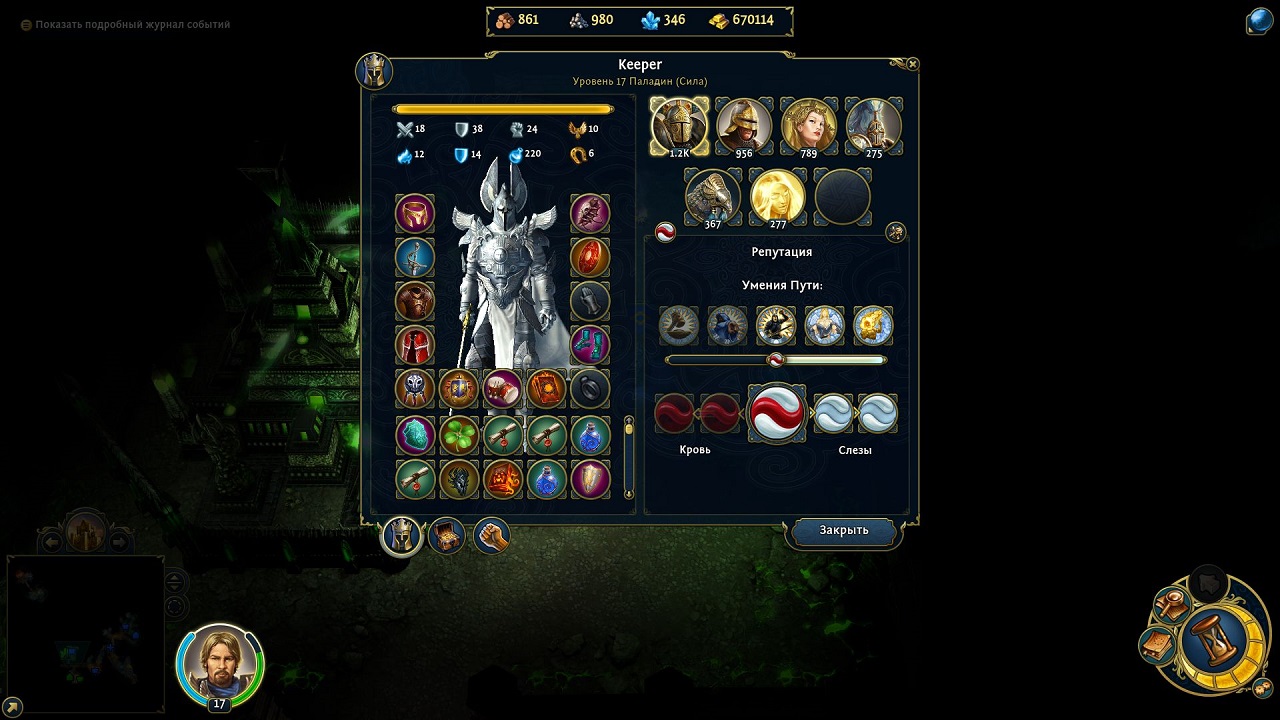Open the spellbook map button
Screen dimensions: 1280x720
click(x=1157, y=645)
